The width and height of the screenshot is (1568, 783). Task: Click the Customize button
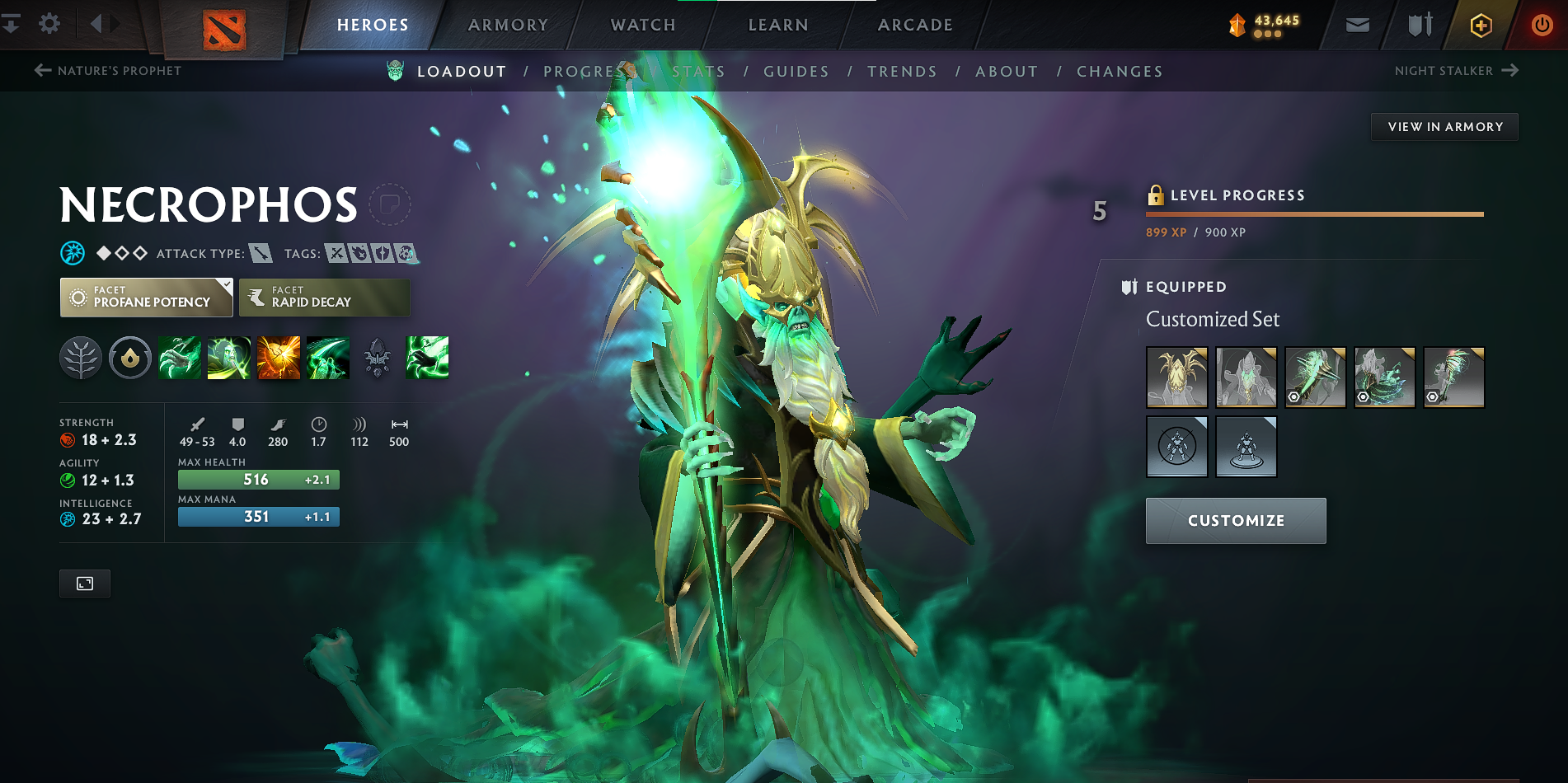pyautogui.click(x=1236, y=521)
